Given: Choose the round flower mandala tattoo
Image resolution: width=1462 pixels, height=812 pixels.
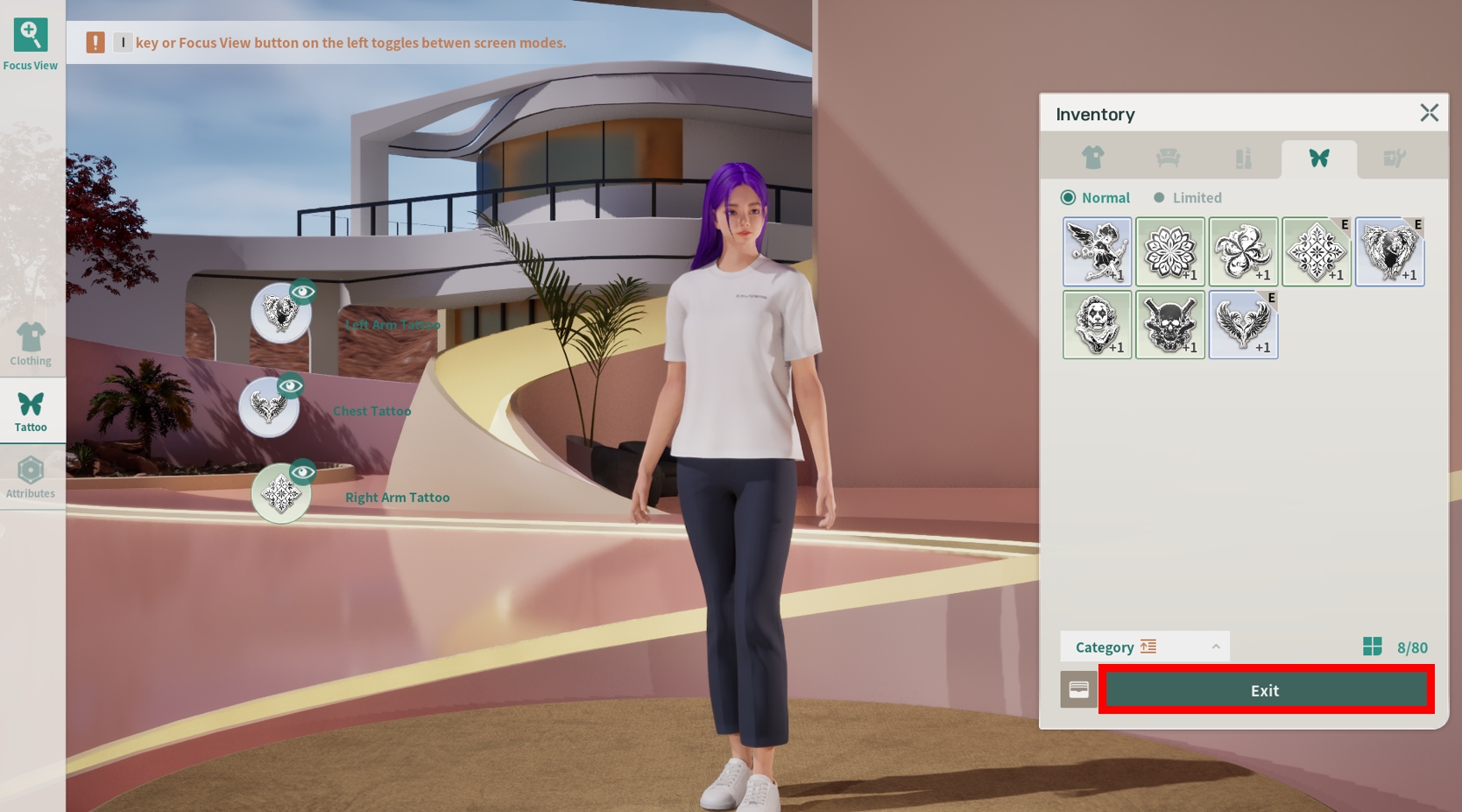Looking at the screenshot, I should coord(1170,252).
